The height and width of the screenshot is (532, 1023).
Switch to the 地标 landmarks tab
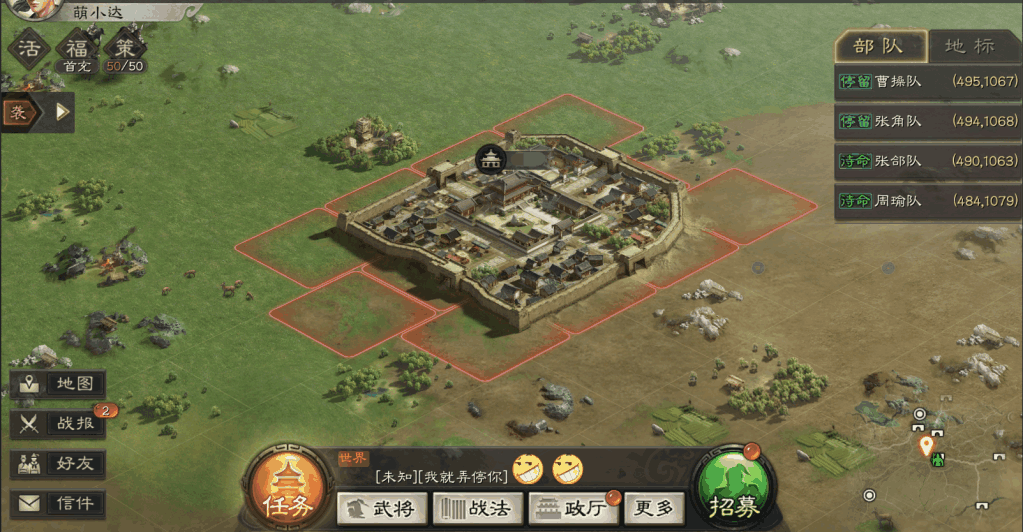click(969, 46)
